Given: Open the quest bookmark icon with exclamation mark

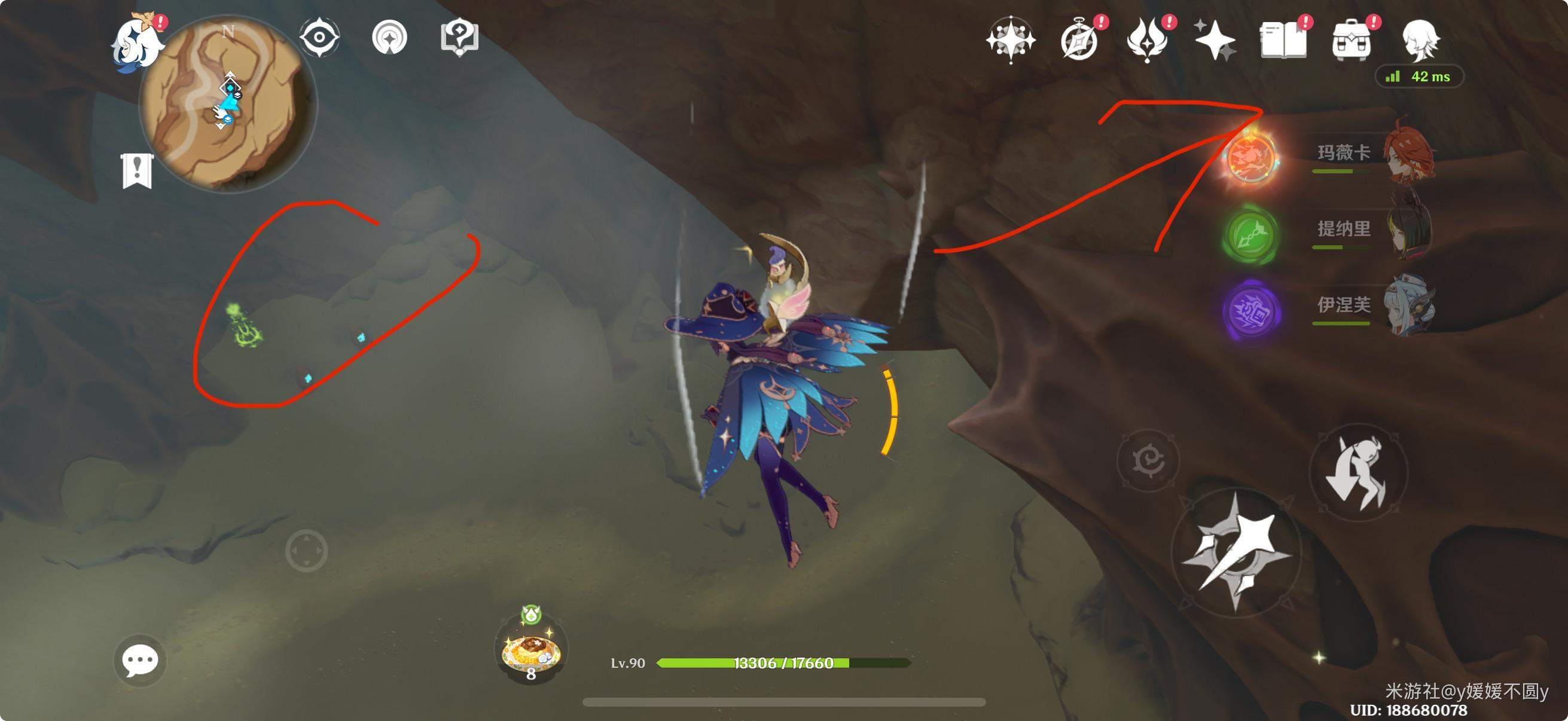Looking at the screenshot, I should pyautogui.click(x=137, y=171).
